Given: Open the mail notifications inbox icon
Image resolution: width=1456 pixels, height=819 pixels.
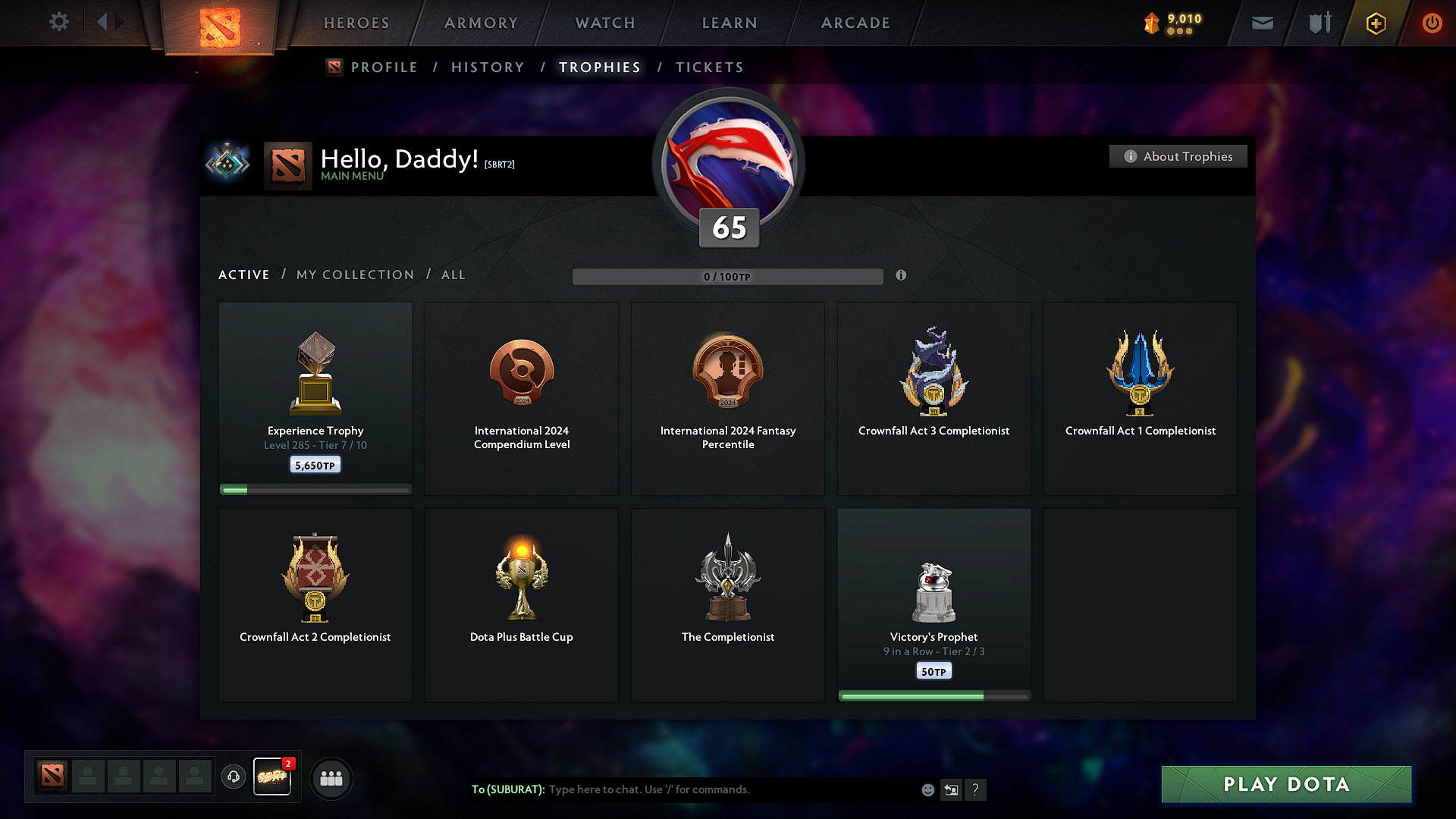Looking at the screenshot, I should 1262,23.
